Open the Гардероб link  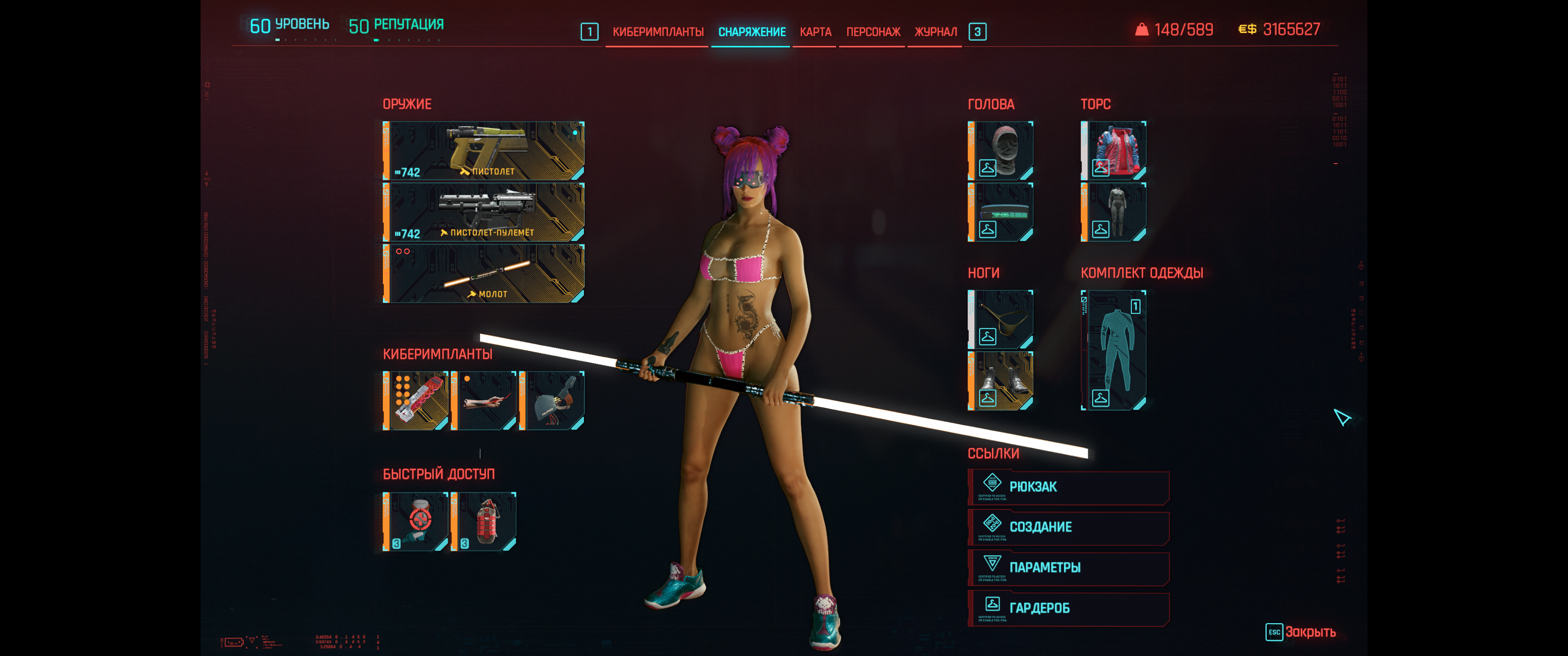[1068, 608]
